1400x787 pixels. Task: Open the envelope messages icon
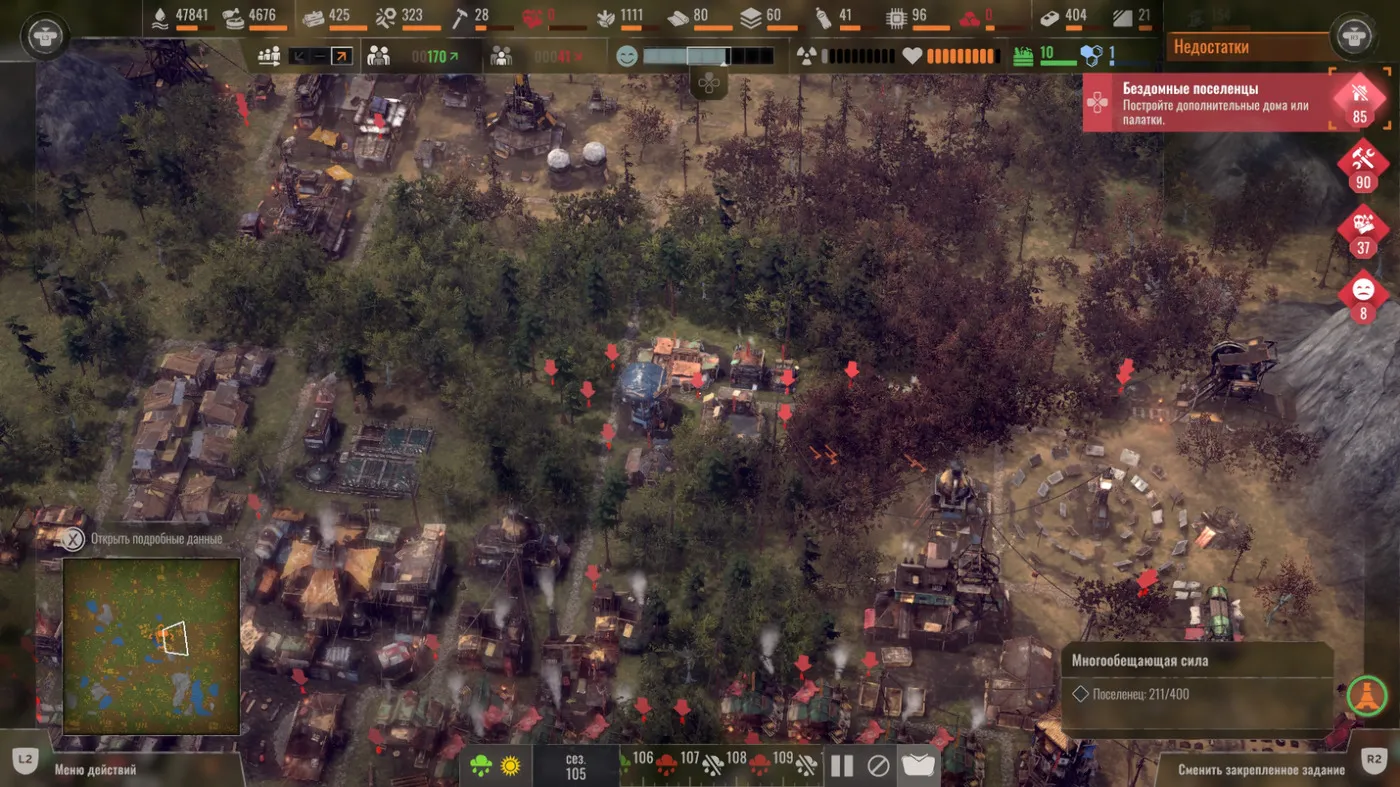coord(918,766)
